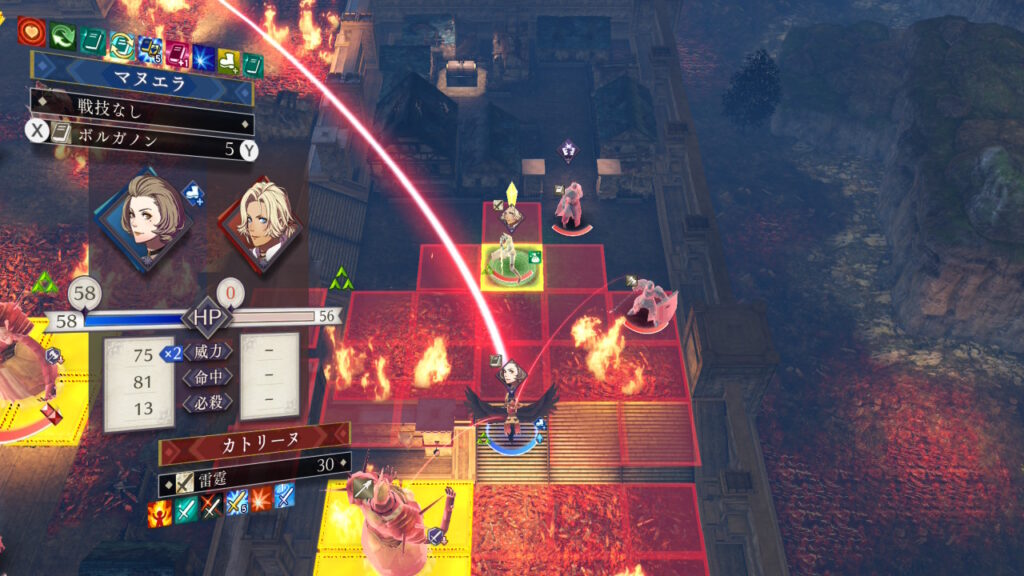Screen dimensions: 1024x576
Task: Inspect the blue tome level 5 skill icon
Action: (x=151, y=47)
